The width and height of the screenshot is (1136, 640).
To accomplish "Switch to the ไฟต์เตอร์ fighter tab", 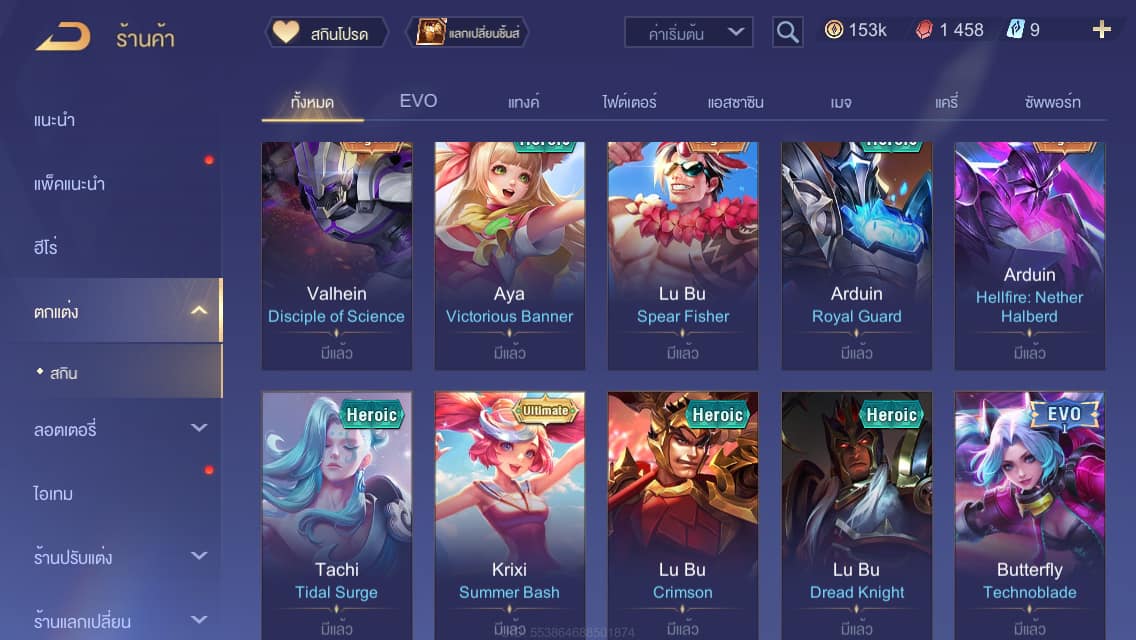I will click(x=629, y=102).
